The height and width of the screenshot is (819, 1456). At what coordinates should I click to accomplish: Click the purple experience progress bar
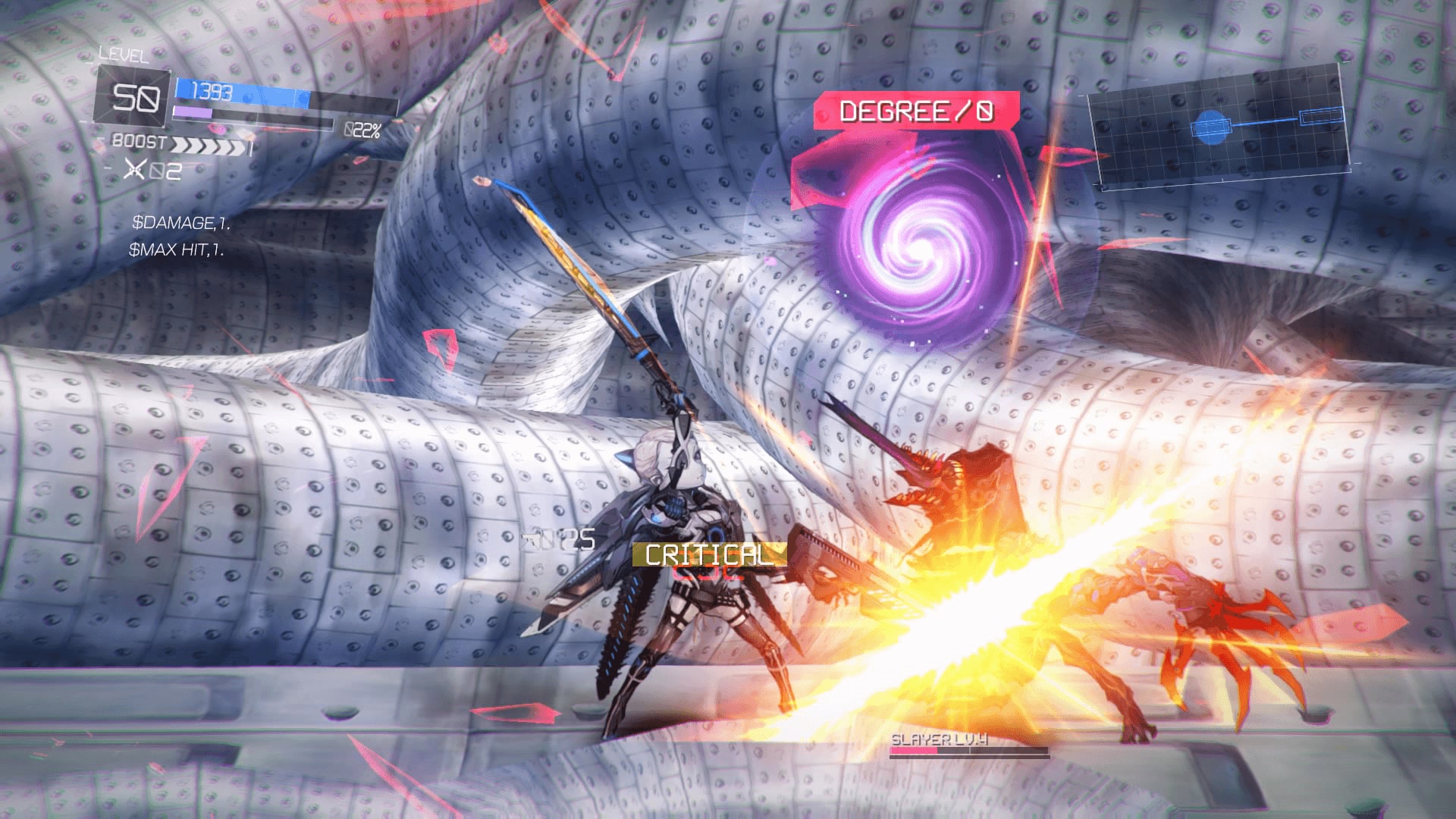click(x=194, y=112)
